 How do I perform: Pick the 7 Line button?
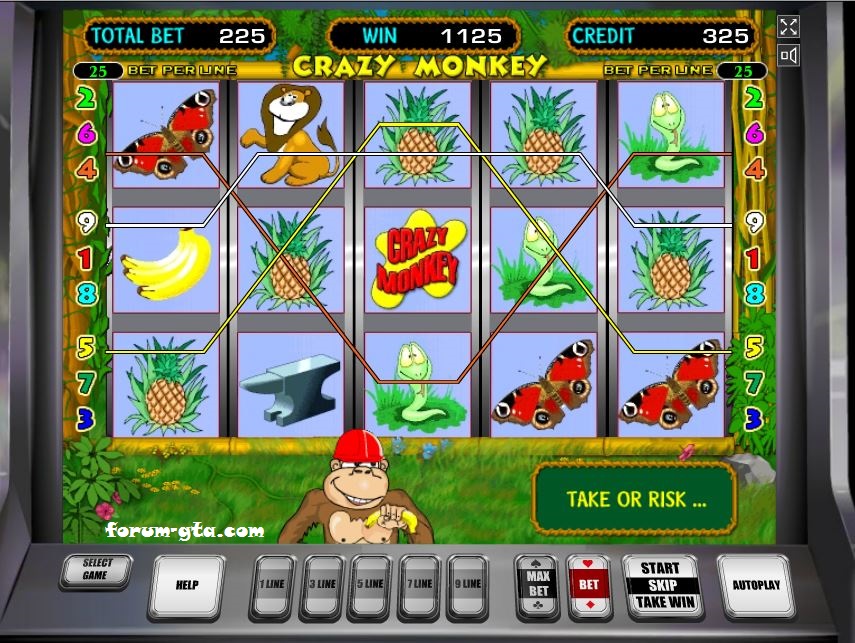tap(419, 585)
